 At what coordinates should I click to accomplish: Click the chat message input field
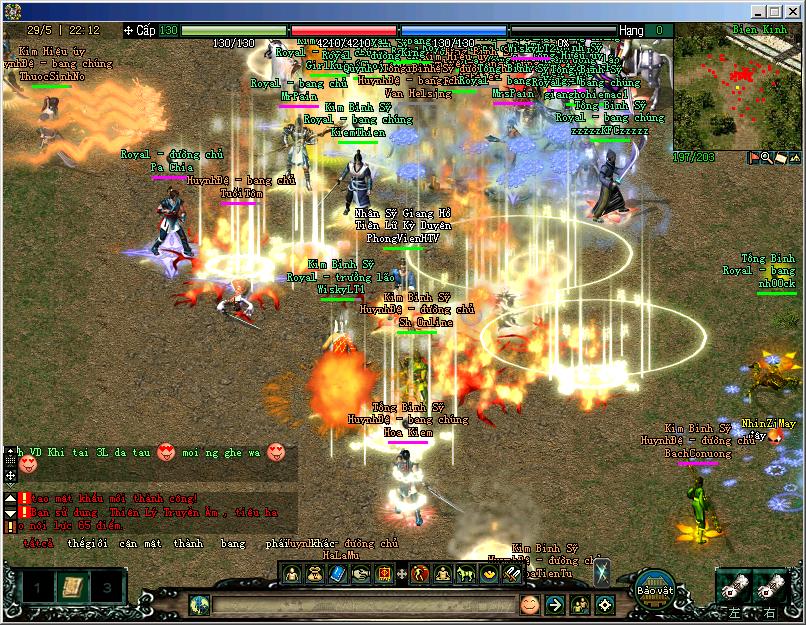tap(362, 605)
